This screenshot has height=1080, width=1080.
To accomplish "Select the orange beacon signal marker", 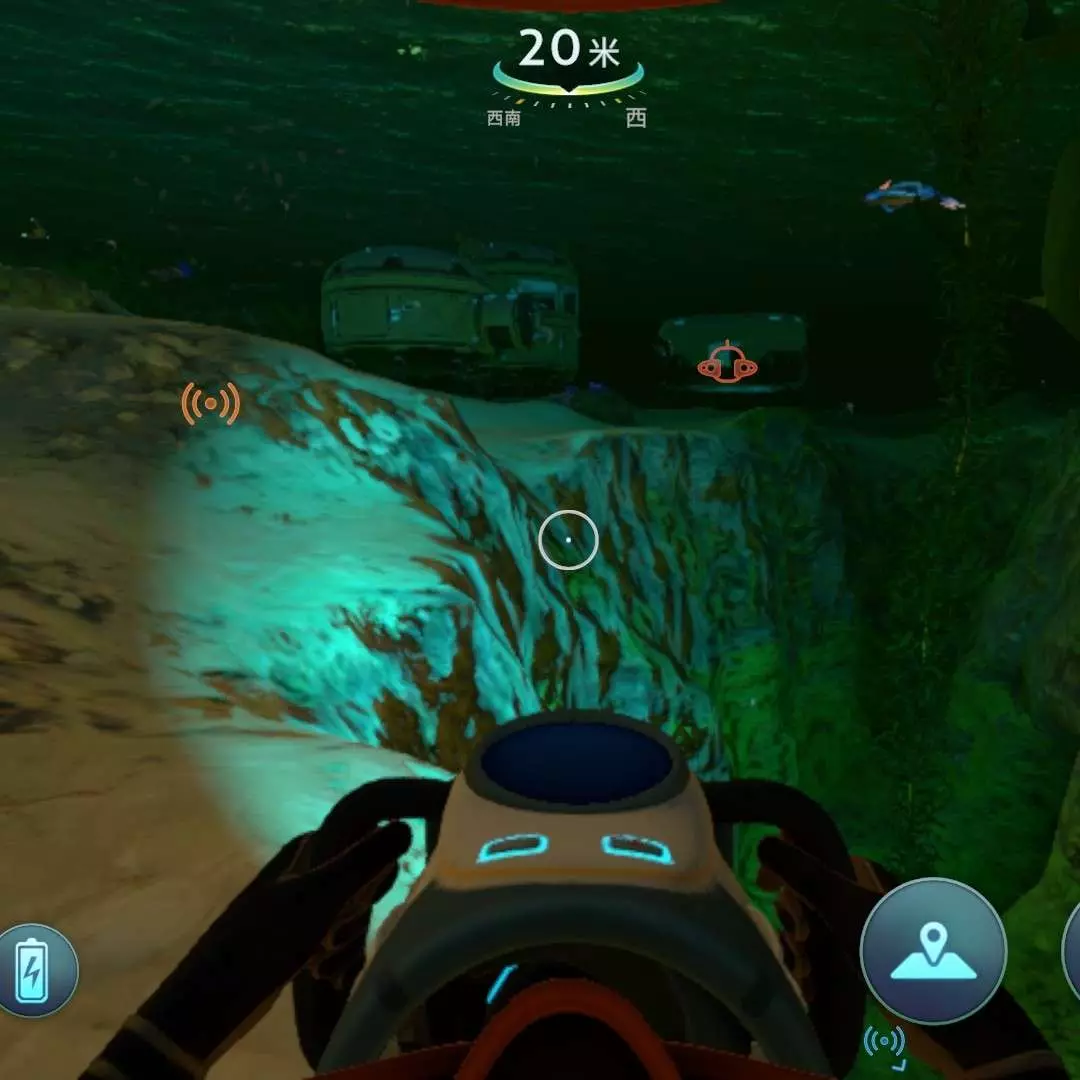I will coord(210,404).
